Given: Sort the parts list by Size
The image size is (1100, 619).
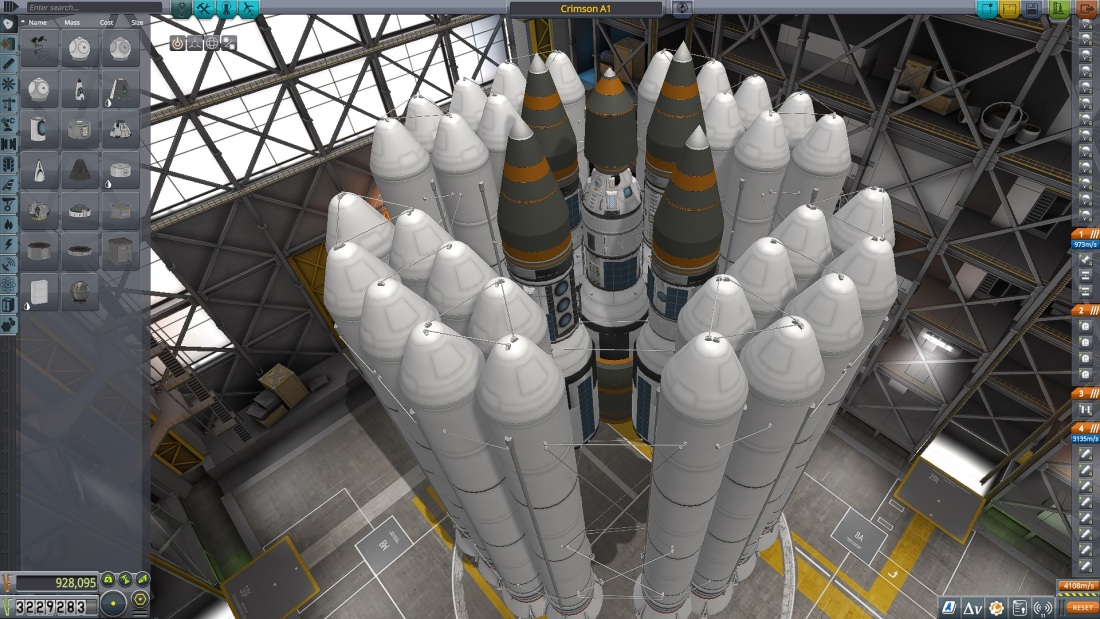Looking at the screenshot, I should pyautogui.click(x=136, y=21).
